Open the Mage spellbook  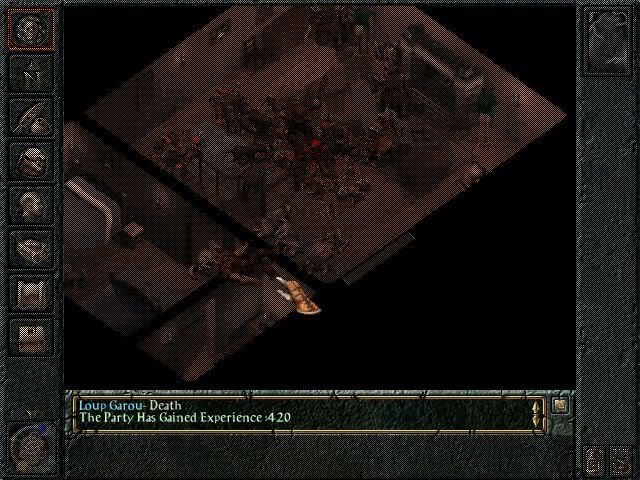pyautogui.click(x=30, y=249)
